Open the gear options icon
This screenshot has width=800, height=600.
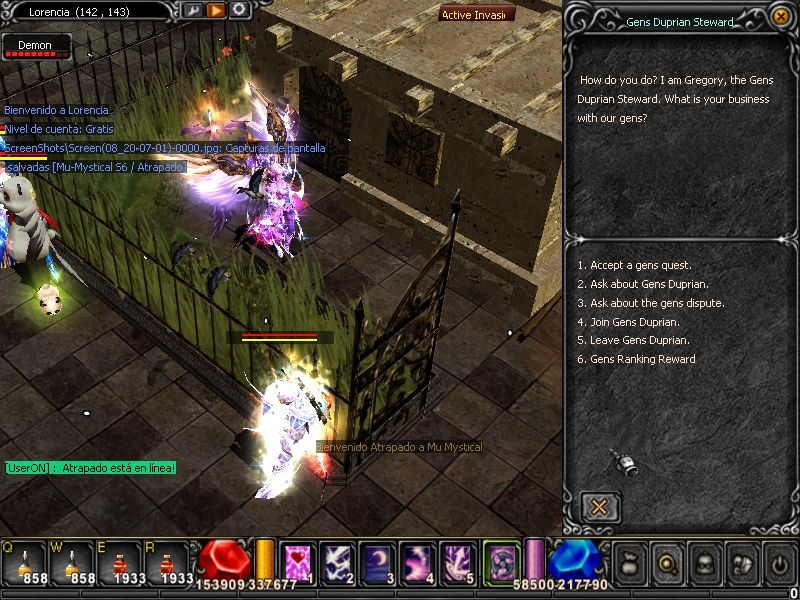[239, 10]
